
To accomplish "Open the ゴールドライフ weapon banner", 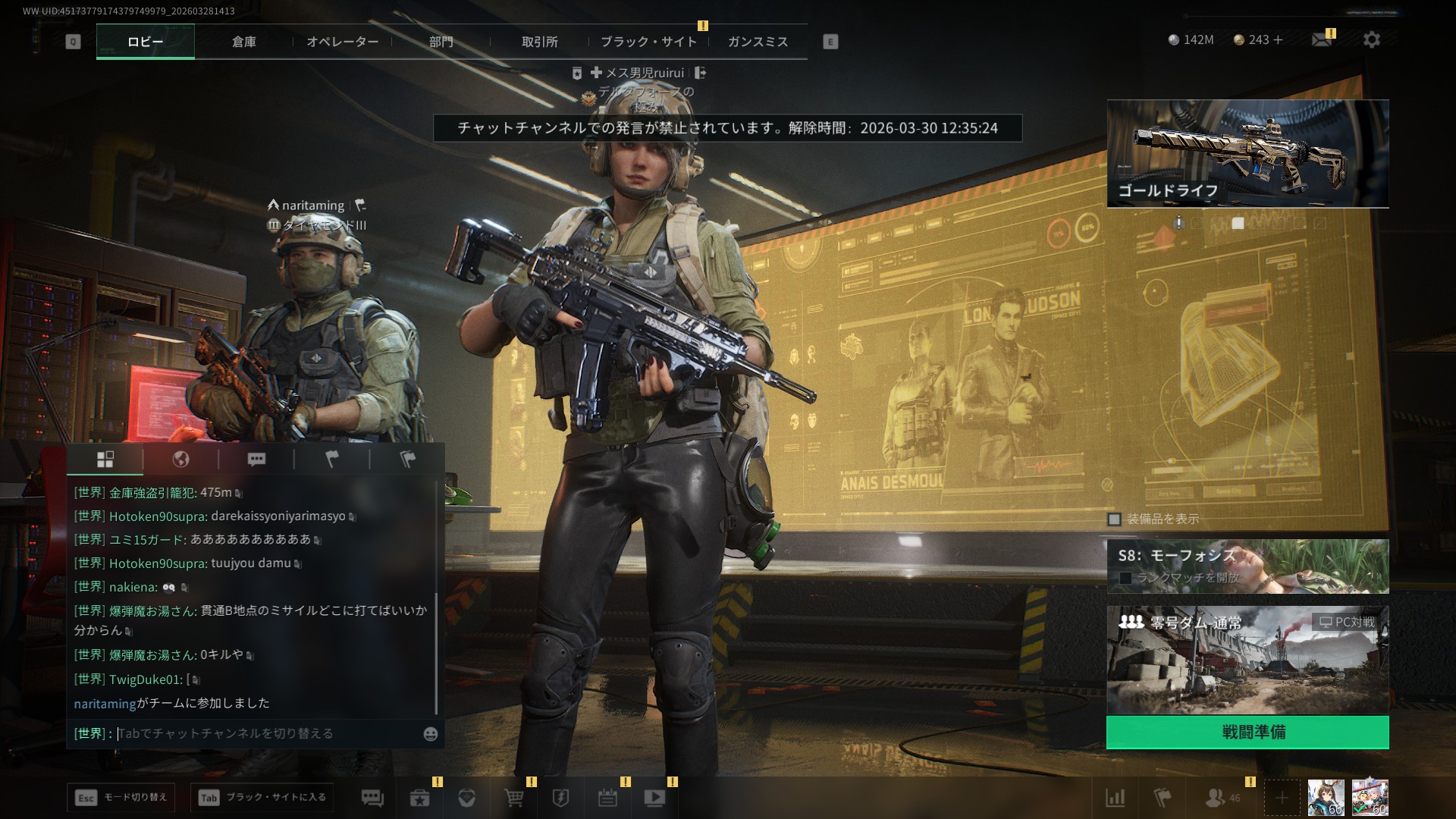I will coord(1247,153).
